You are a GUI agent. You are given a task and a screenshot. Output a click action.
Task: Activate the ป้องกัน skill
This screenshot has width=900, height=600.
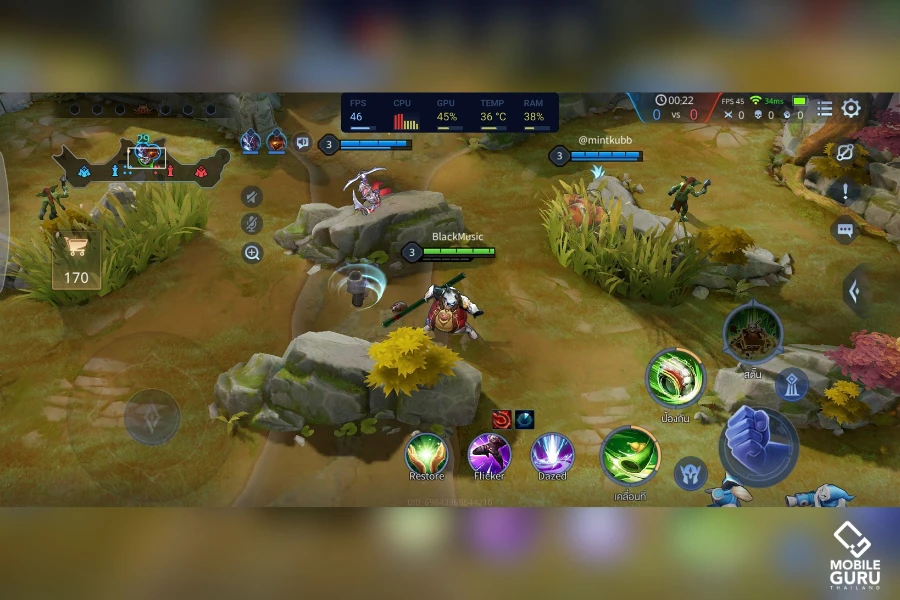click(x=676, y=378)
